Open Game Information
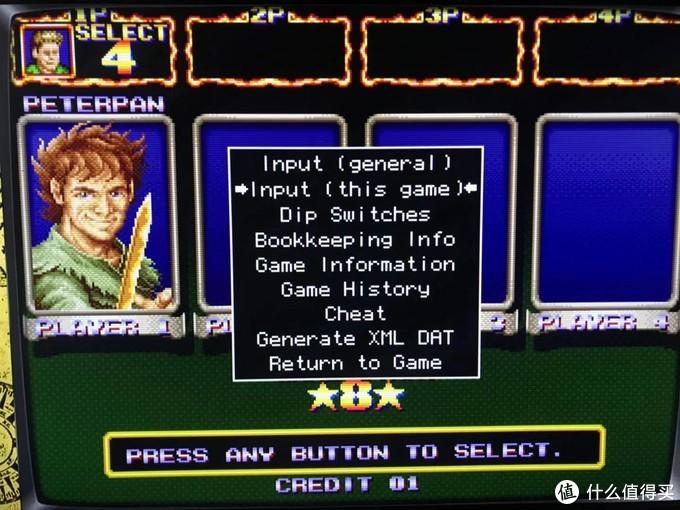This screenshot has height=510, width=680. tap(355, 264)
